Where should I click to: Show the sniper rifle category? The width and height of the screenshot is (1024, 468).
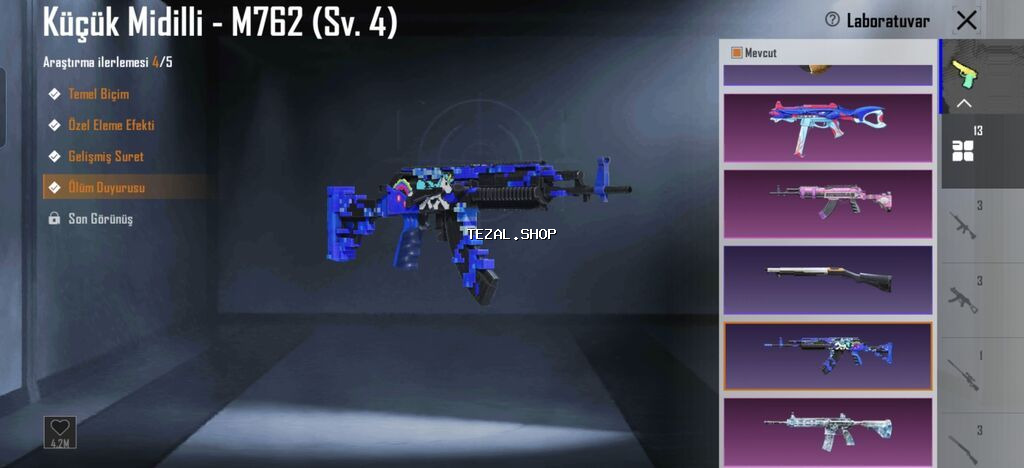(x=965, y=373)
